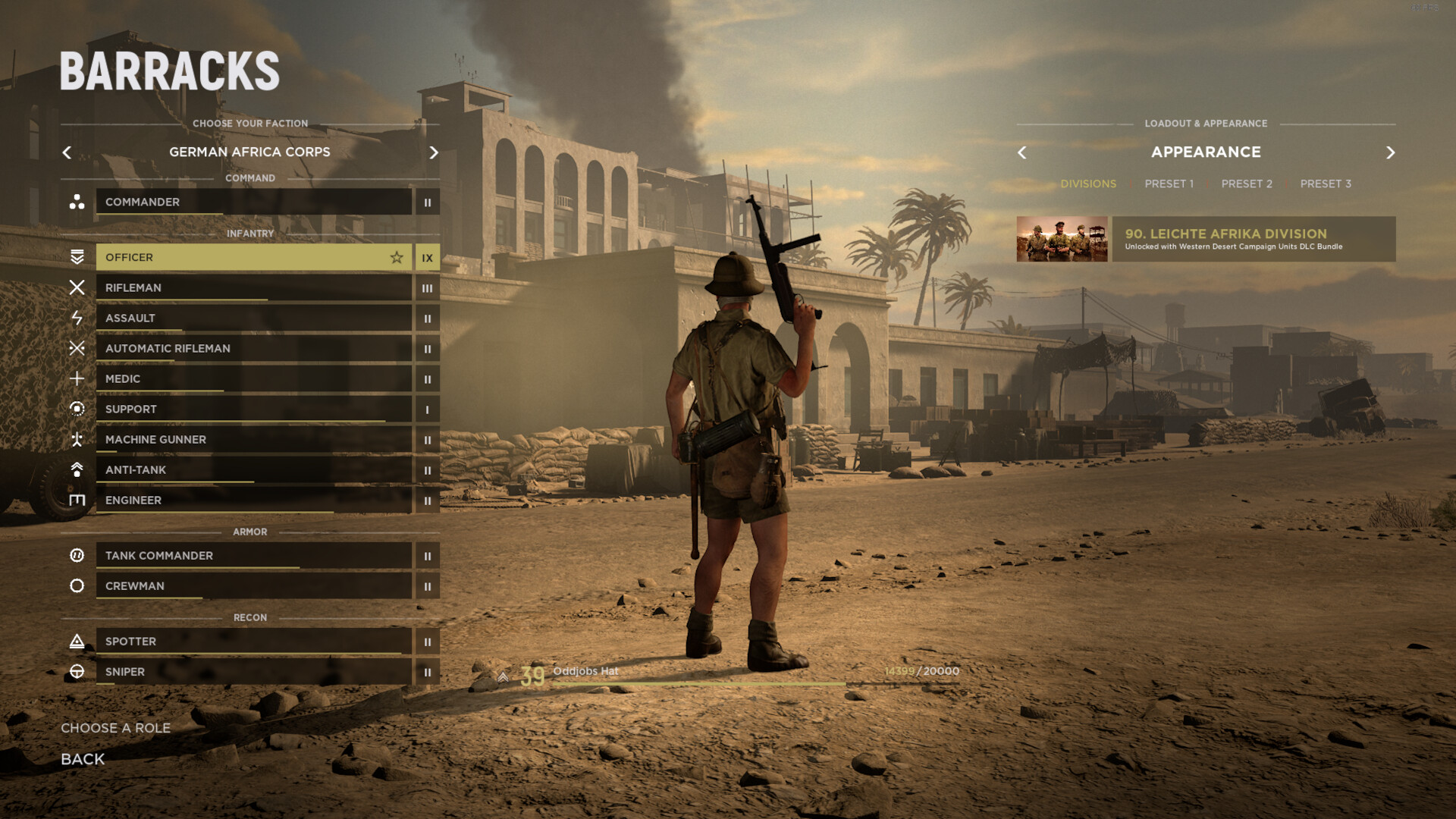Select the Commander role icon
This screenshot has width=1456, height=819.
point(77,202)
